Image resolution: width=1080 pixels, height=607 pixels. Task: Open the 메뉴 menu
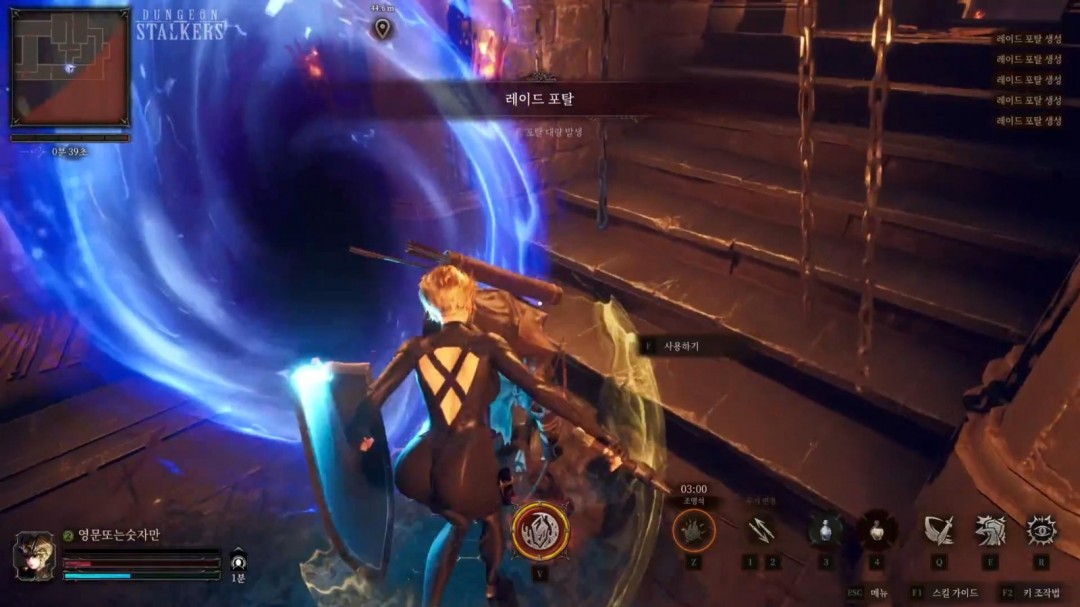(x=878, y=593)
